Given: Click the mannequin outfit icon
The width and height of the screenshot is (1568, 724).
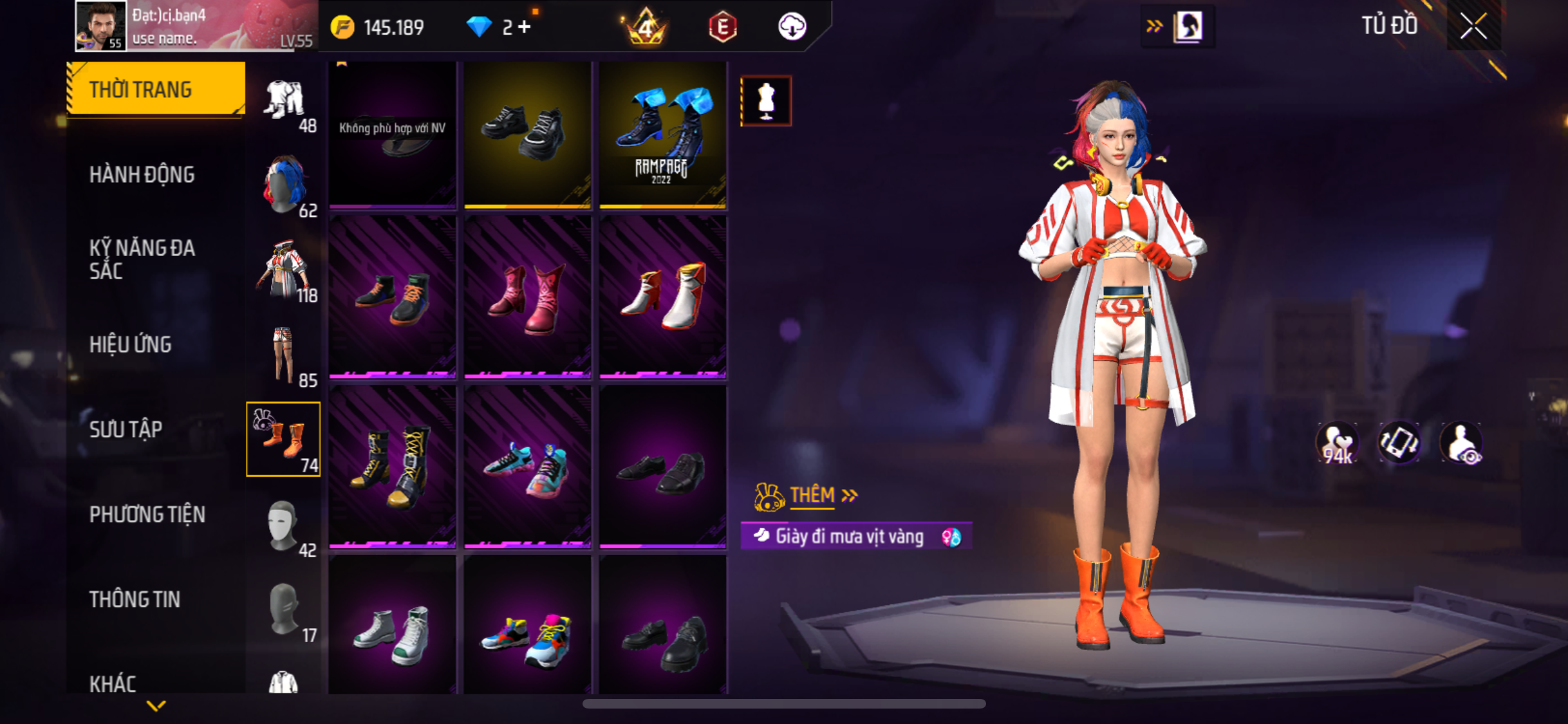Looking at the screenshot, I should click(x=765, y=101).
